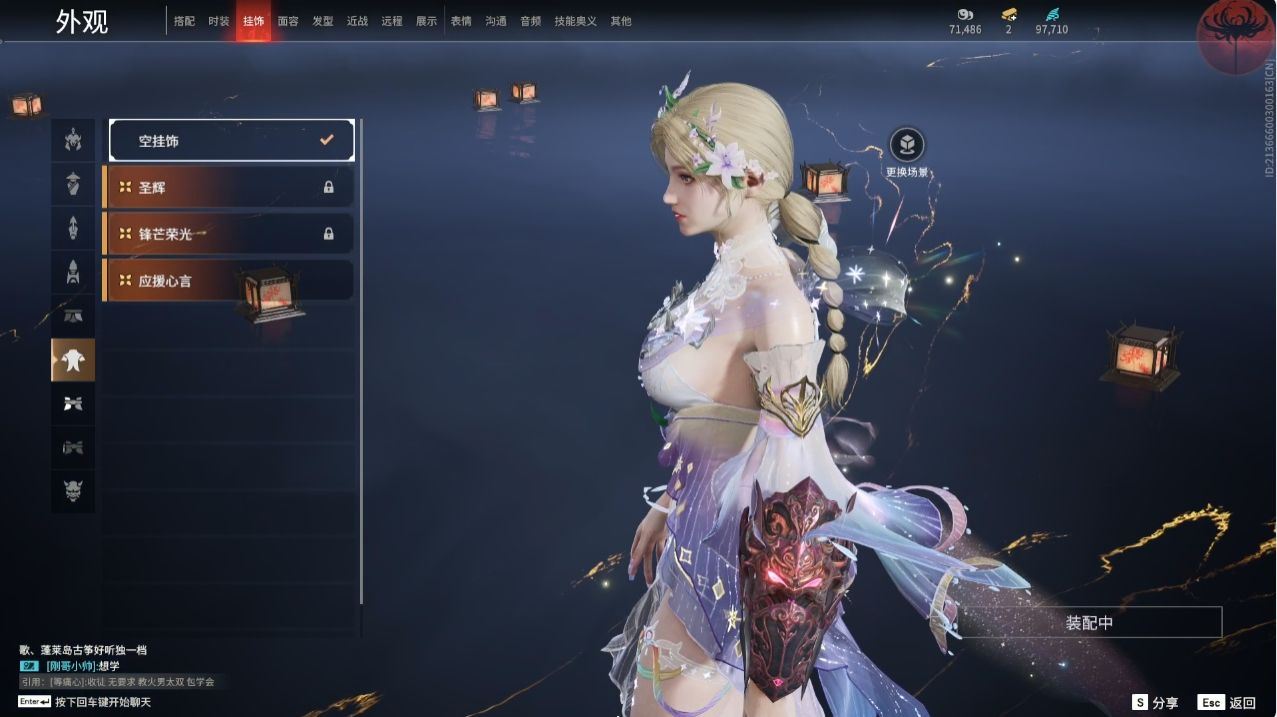Pick the 锋芒荣光 accessory row
The height and width of the screenshot is (717, 1277).
pos(228,234)
